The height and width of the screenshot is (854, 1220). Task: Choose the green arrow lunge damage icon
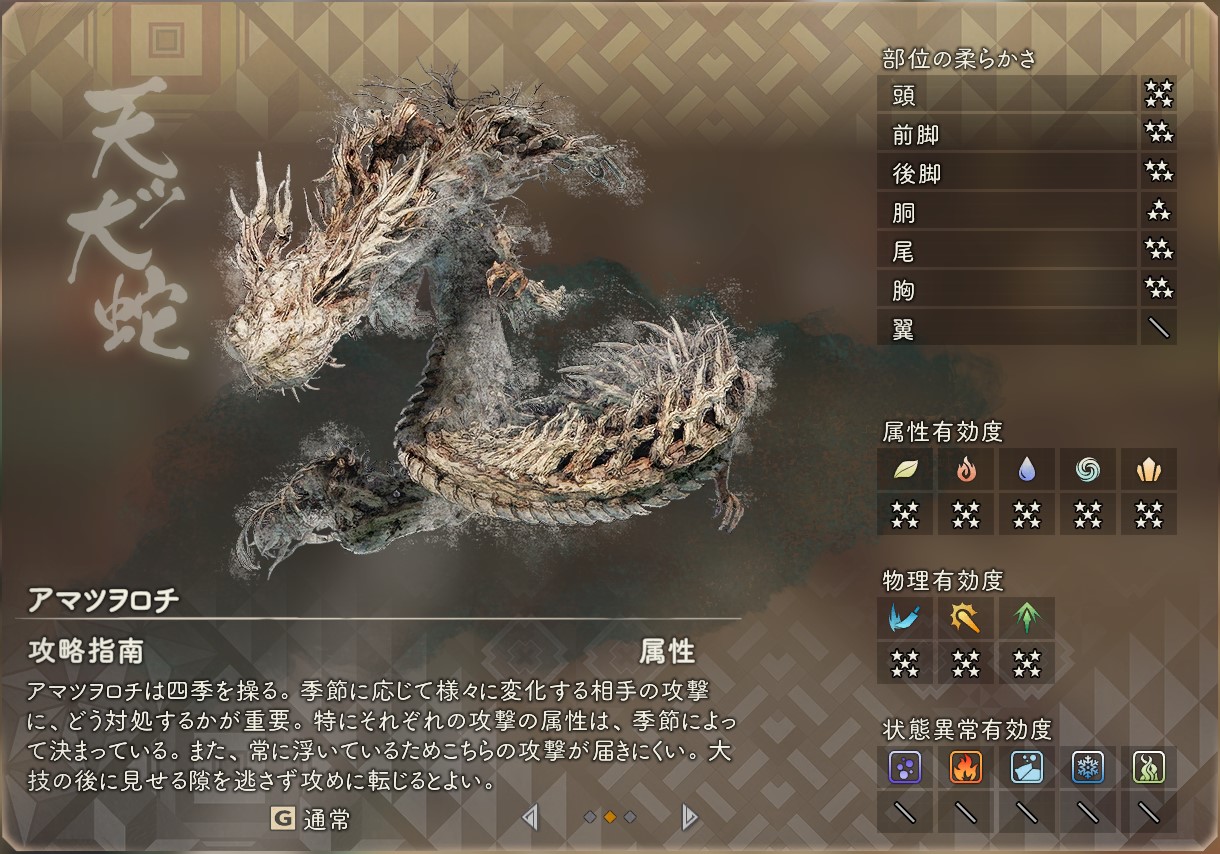pyautogui.click(x=1027, y=617)
